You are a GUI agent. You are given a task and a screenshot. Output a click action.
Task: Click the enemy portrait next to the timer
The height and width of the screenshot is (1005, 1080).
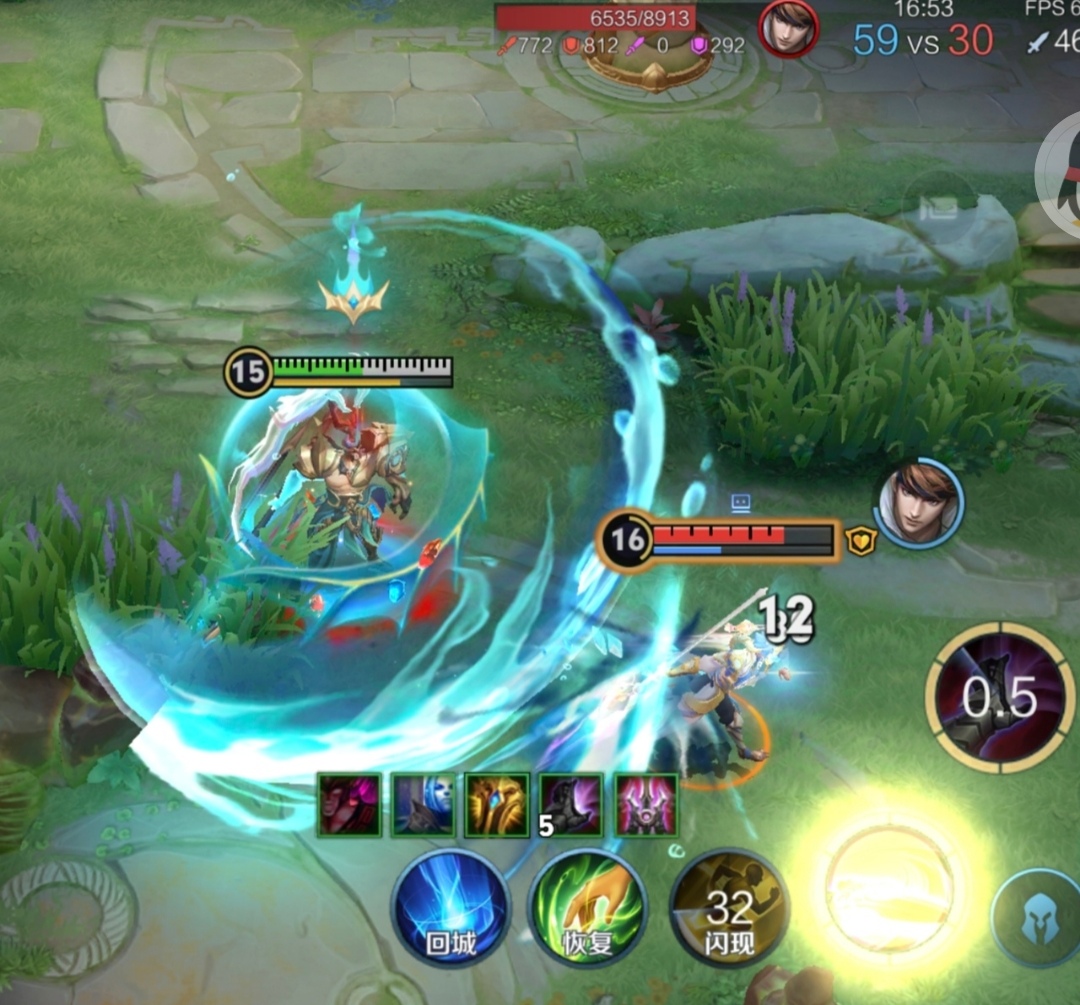point(788,28)
